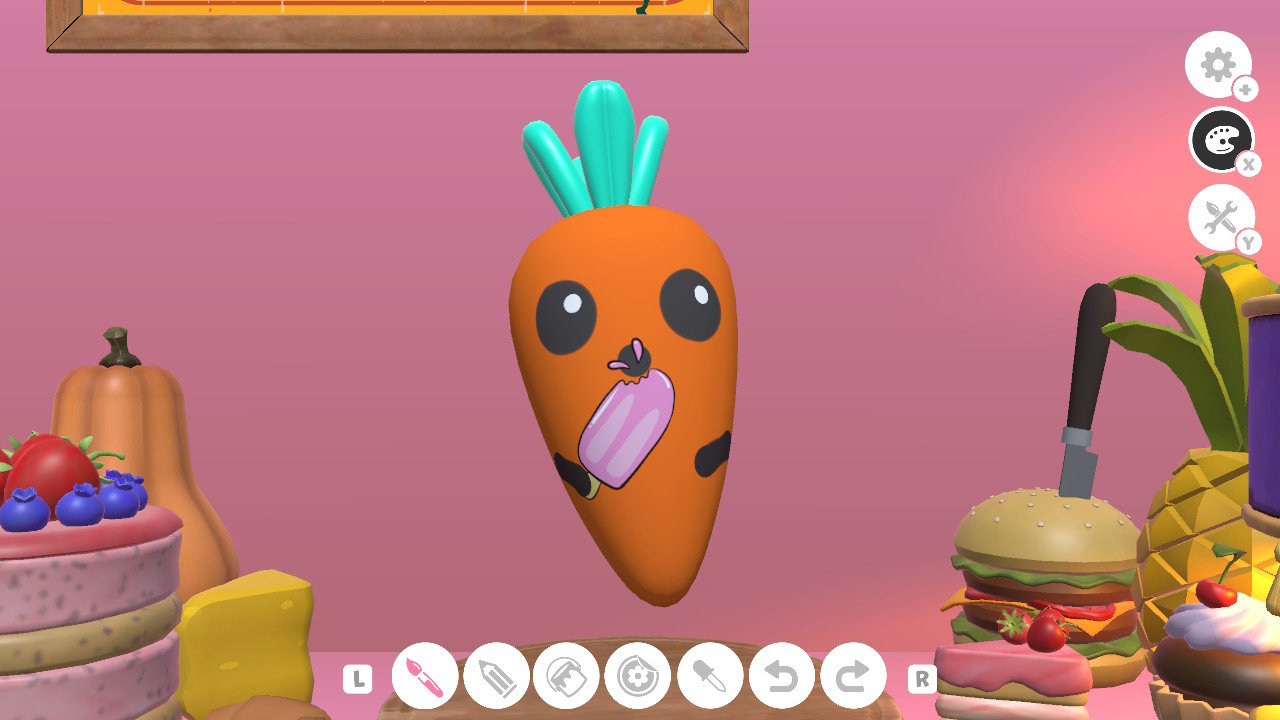
Task: Click the R shoulder button indicator
Action: [921, 676]
